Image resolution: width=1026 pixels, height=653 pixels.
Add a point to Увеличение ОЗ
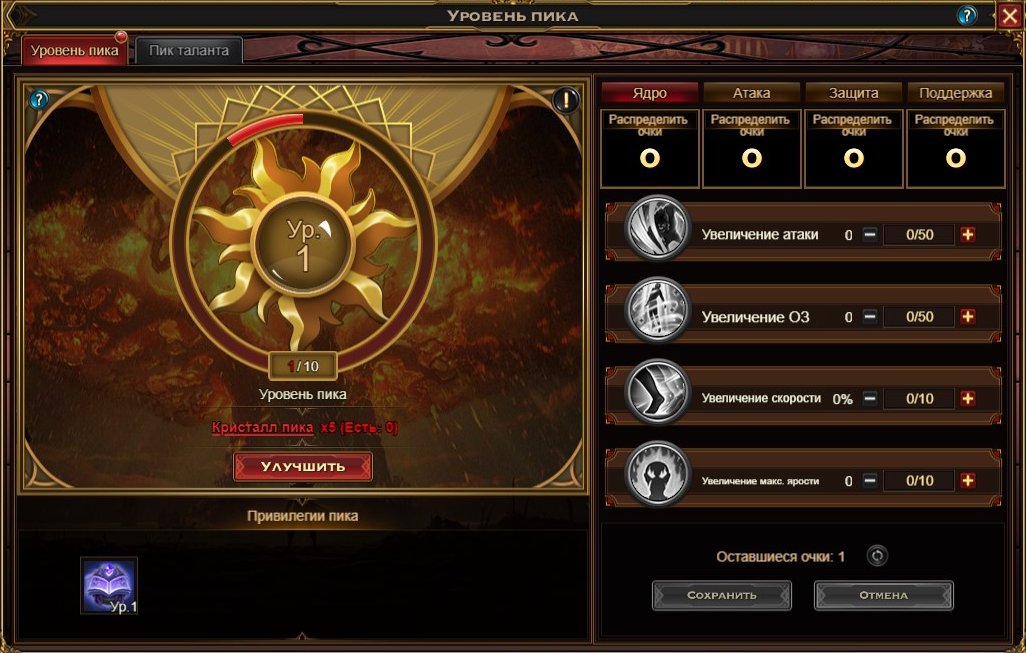click(x=967, y=317)
